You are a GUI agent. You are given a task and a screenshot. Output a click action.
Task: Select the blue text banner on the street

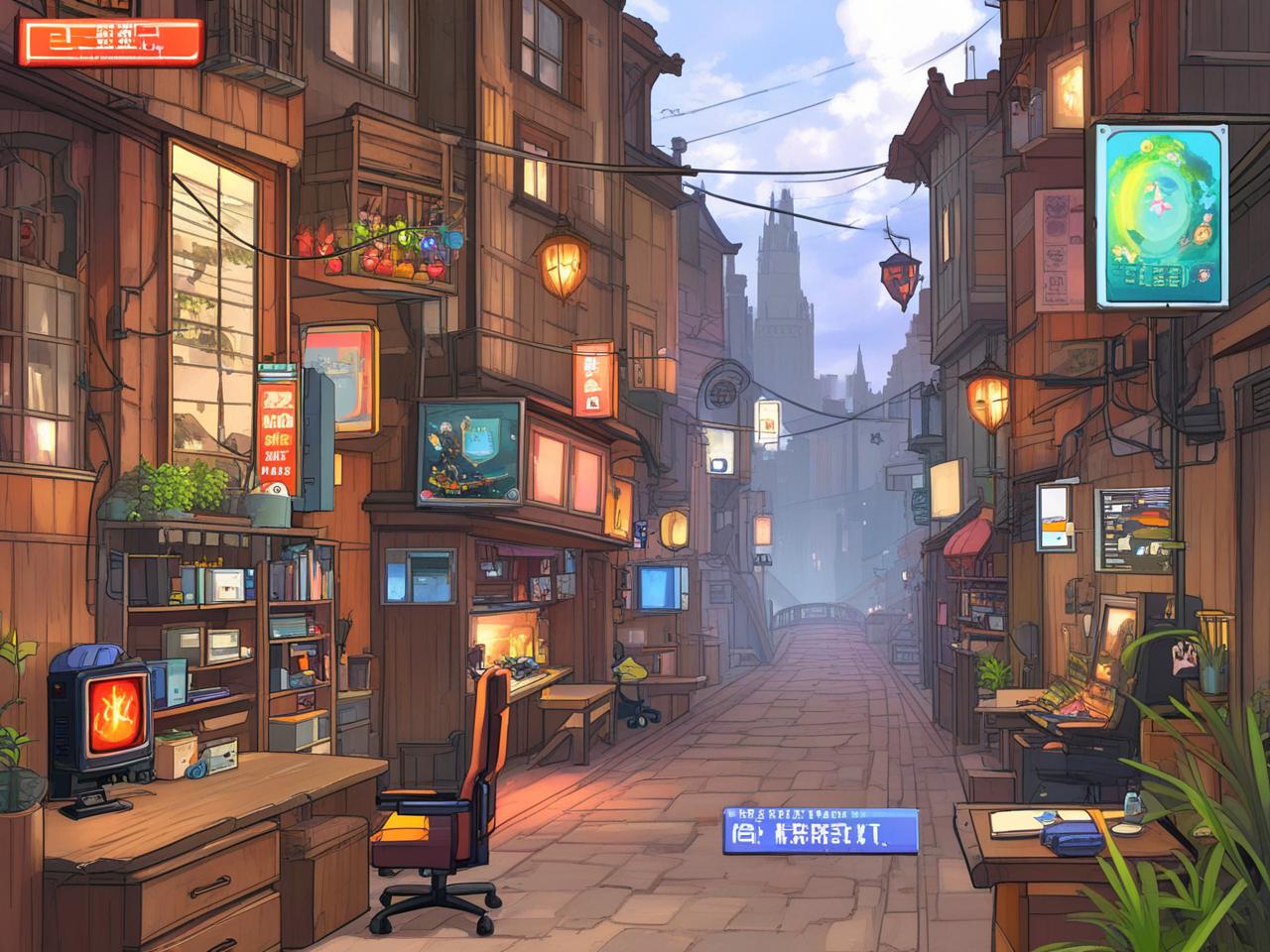820,830
